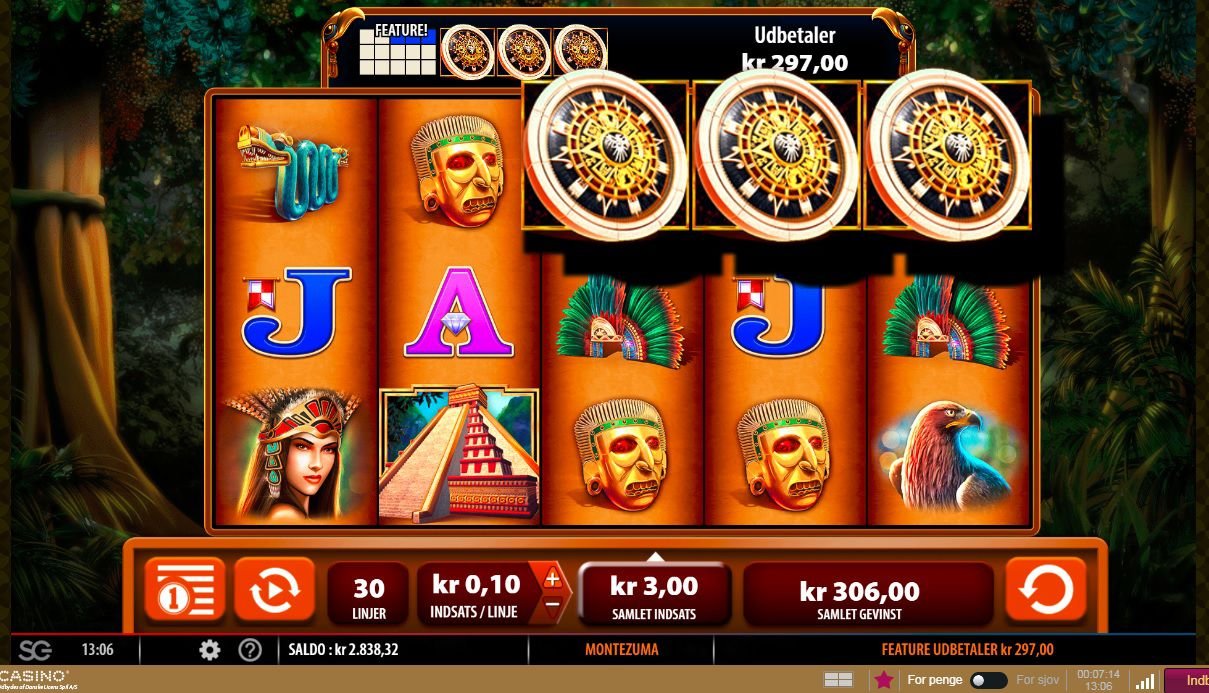The width and height of the screenshot is (1209, 693).
Task: Change the layout using the grid view icon
Action: (838, 680)
